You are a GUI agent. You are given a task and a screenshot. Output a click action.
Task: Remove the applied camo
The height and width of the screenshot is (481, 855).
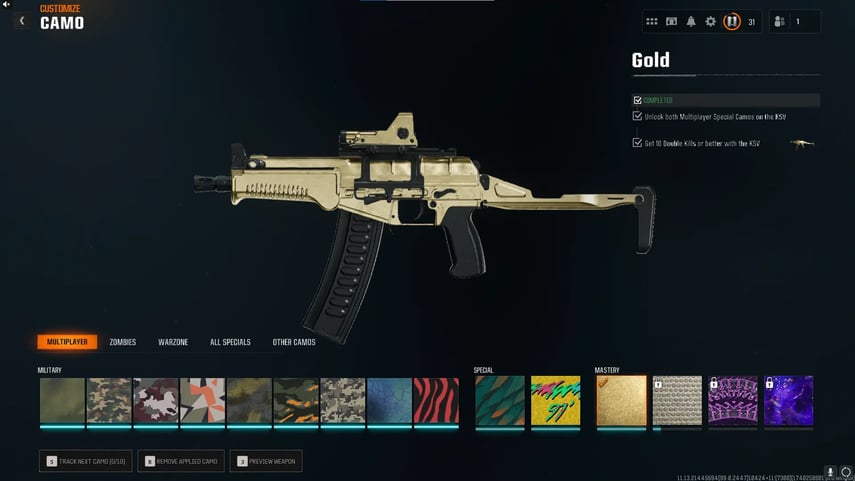[x=181, y=461]
